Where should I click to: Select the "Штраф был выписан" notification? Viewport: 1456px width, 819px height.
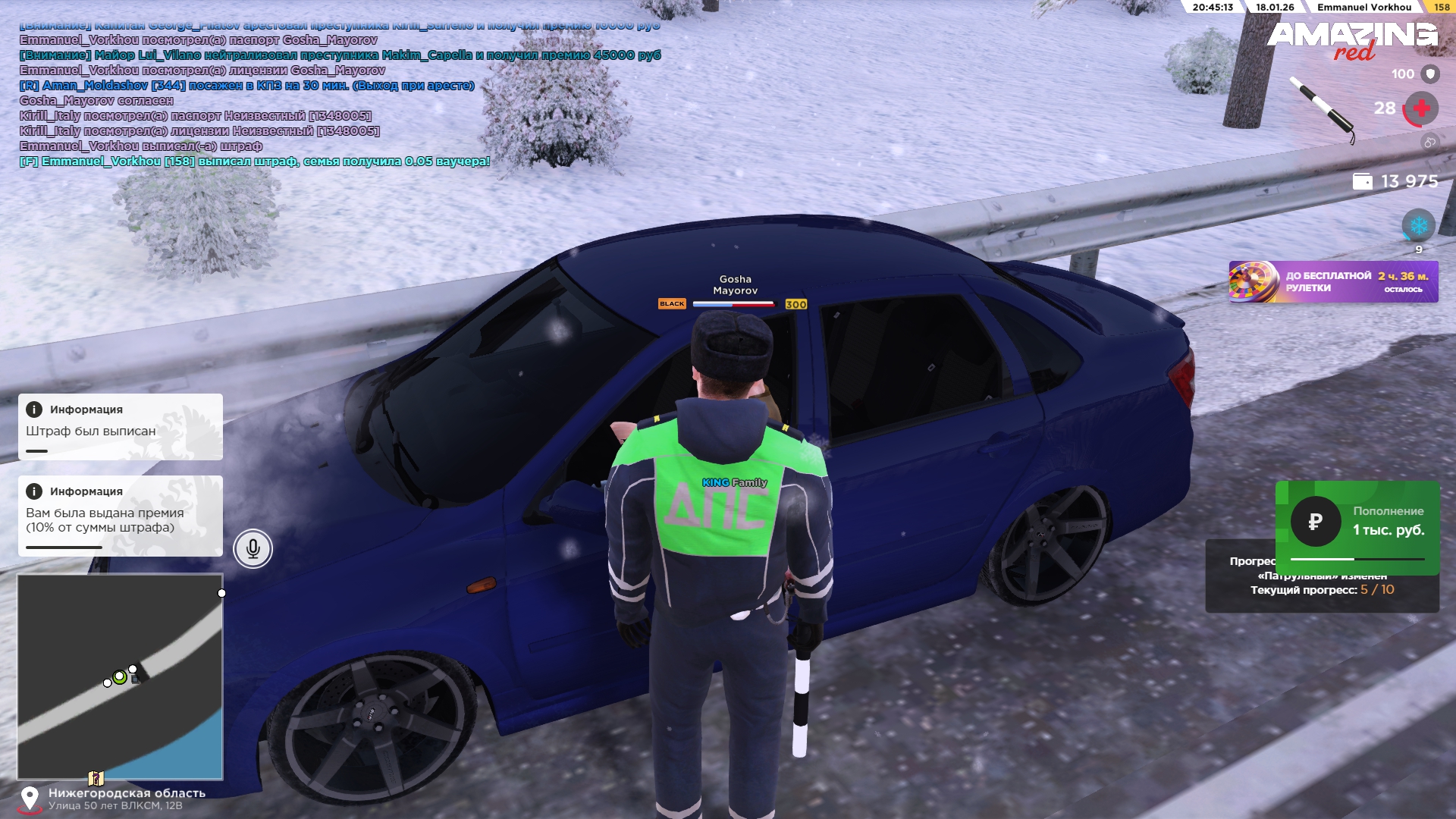click(x=121, y=427)
